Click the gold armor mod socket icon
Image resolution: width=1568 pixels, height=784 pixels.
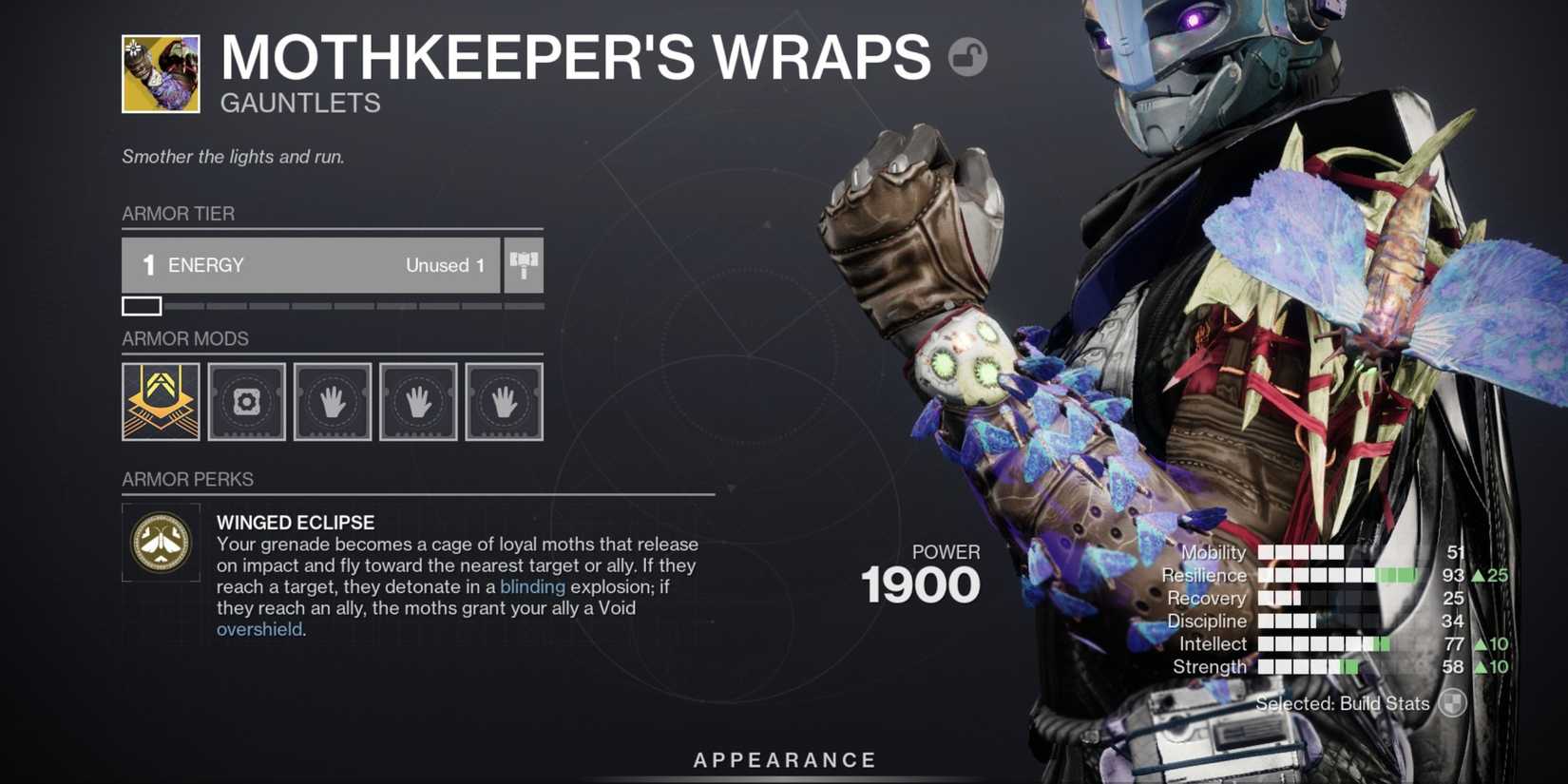[x=160, y=401]
